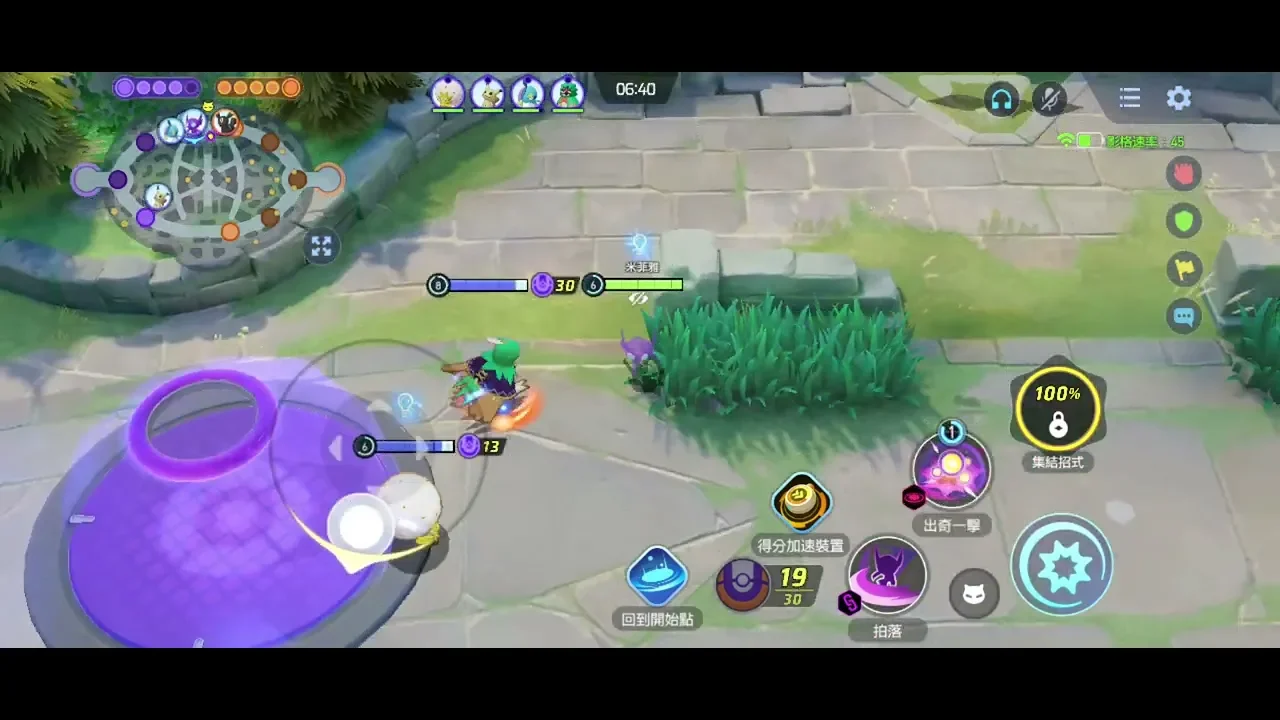Send the yellow flag signal
Image resolution: width=1280 pixels, height=720 pixels.
coord(1184,269)
